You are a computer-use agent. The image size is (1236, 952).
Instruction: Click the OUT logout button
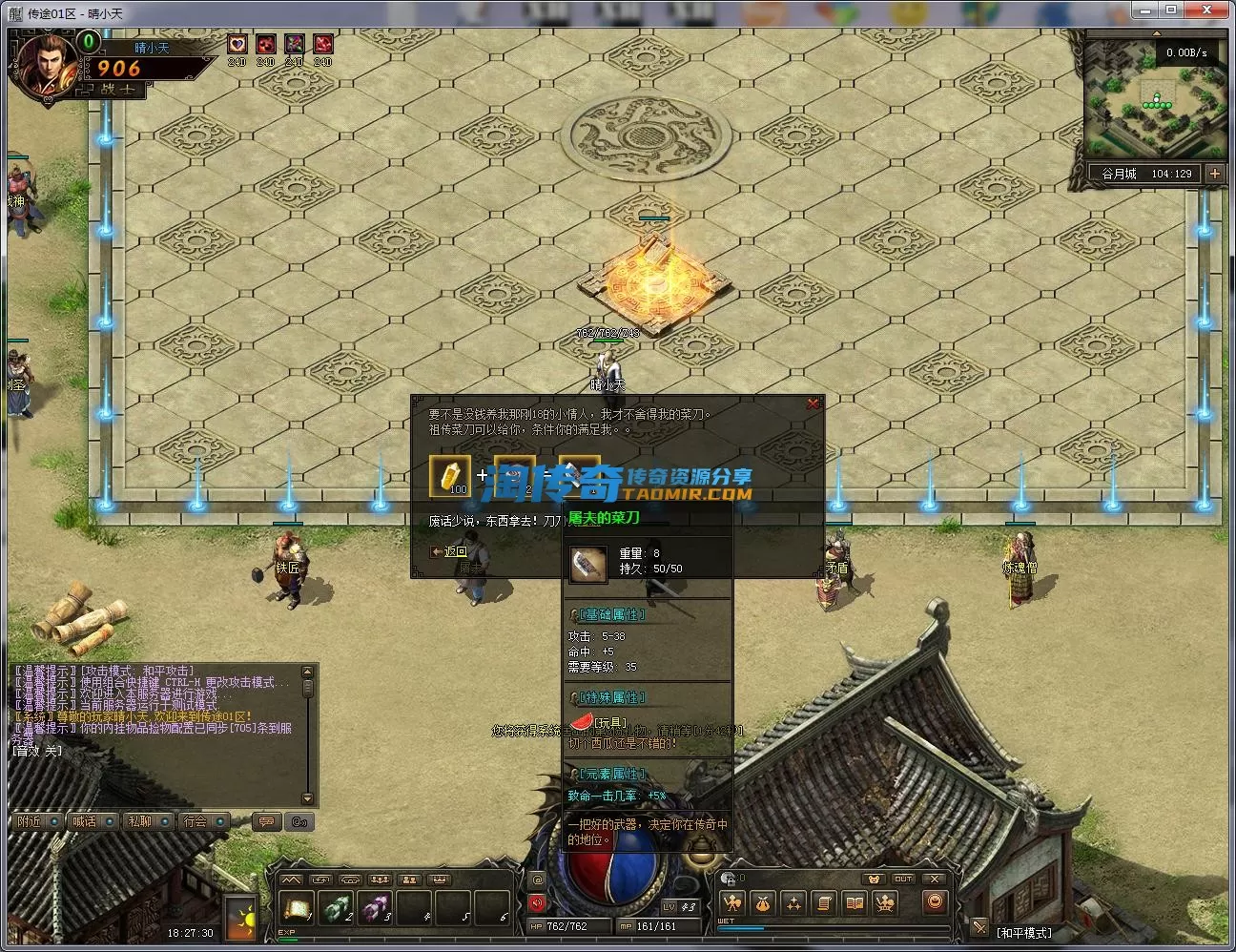[903, 879]
